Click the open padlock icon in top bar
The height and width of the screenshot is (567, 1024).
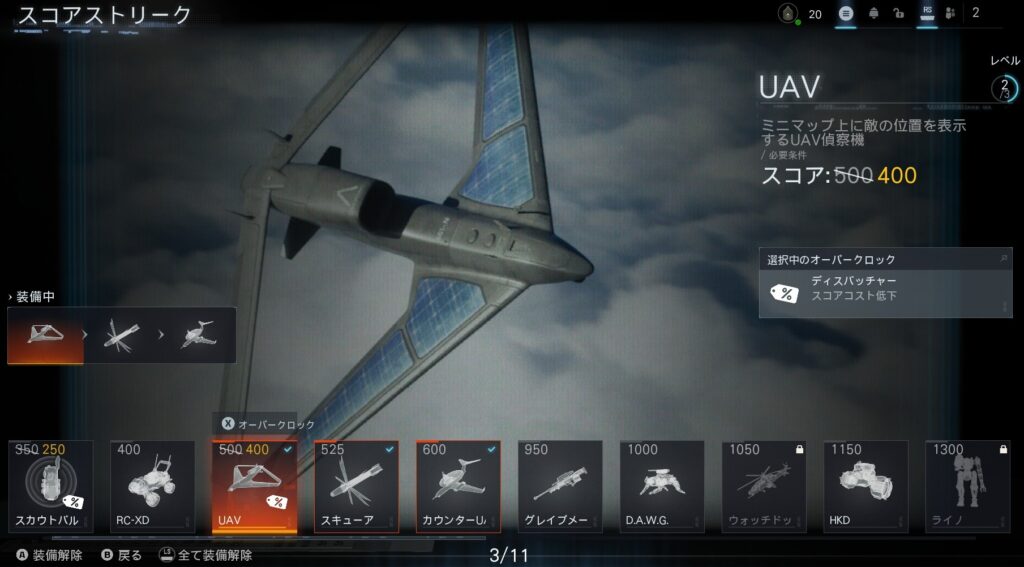(900, 14)
